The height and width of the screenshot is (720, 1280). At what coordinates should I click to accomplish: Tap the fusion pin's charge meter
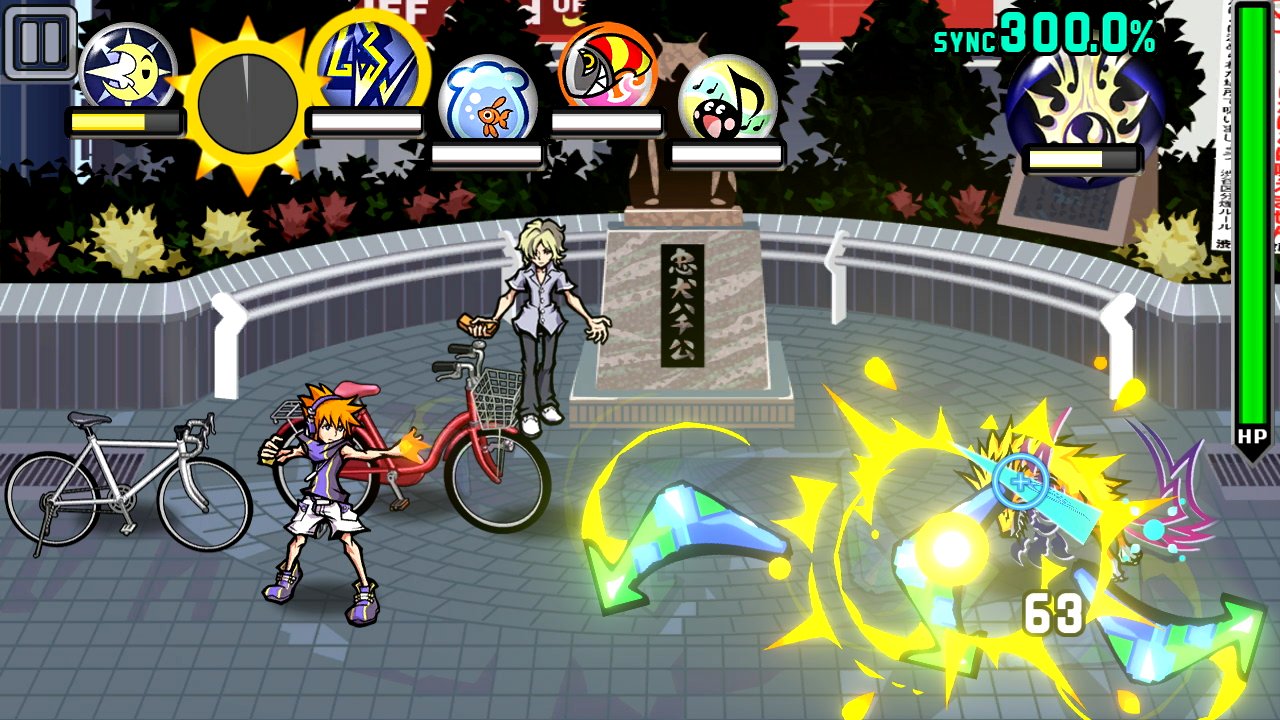(x=1082, y=158)
